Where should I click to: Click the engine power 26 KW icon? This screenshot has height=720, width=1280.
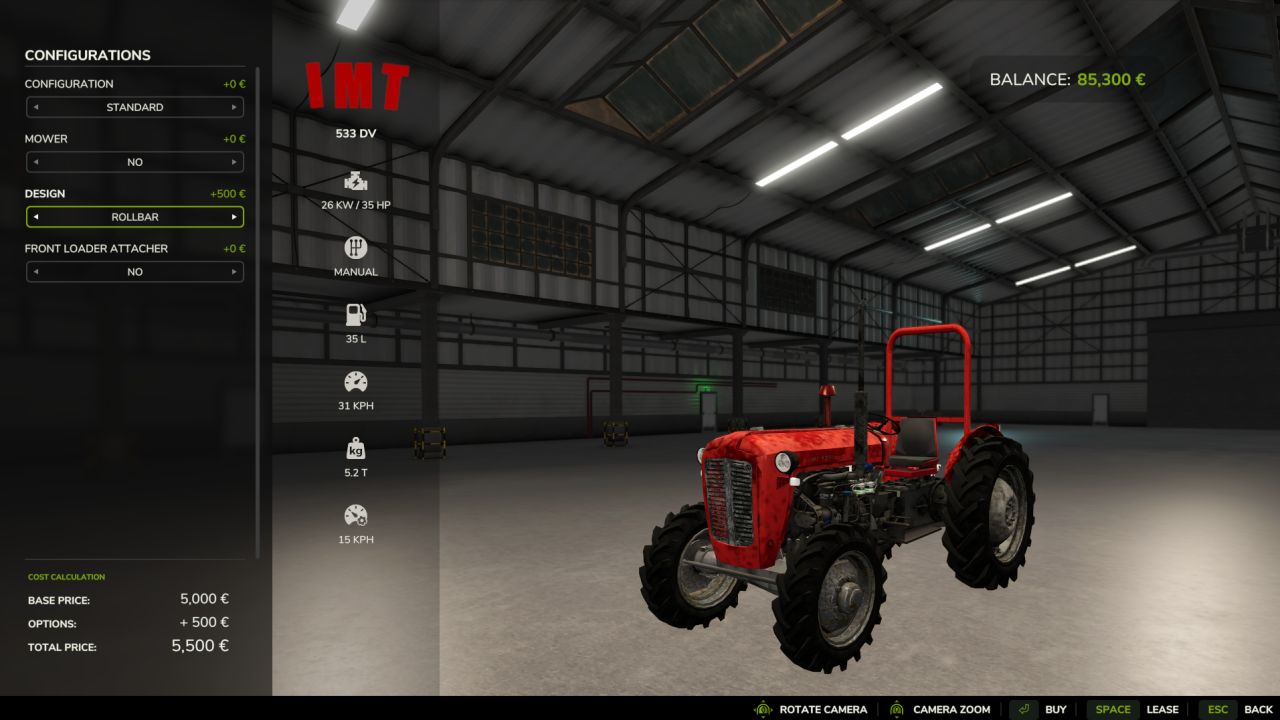pos(355,181)
